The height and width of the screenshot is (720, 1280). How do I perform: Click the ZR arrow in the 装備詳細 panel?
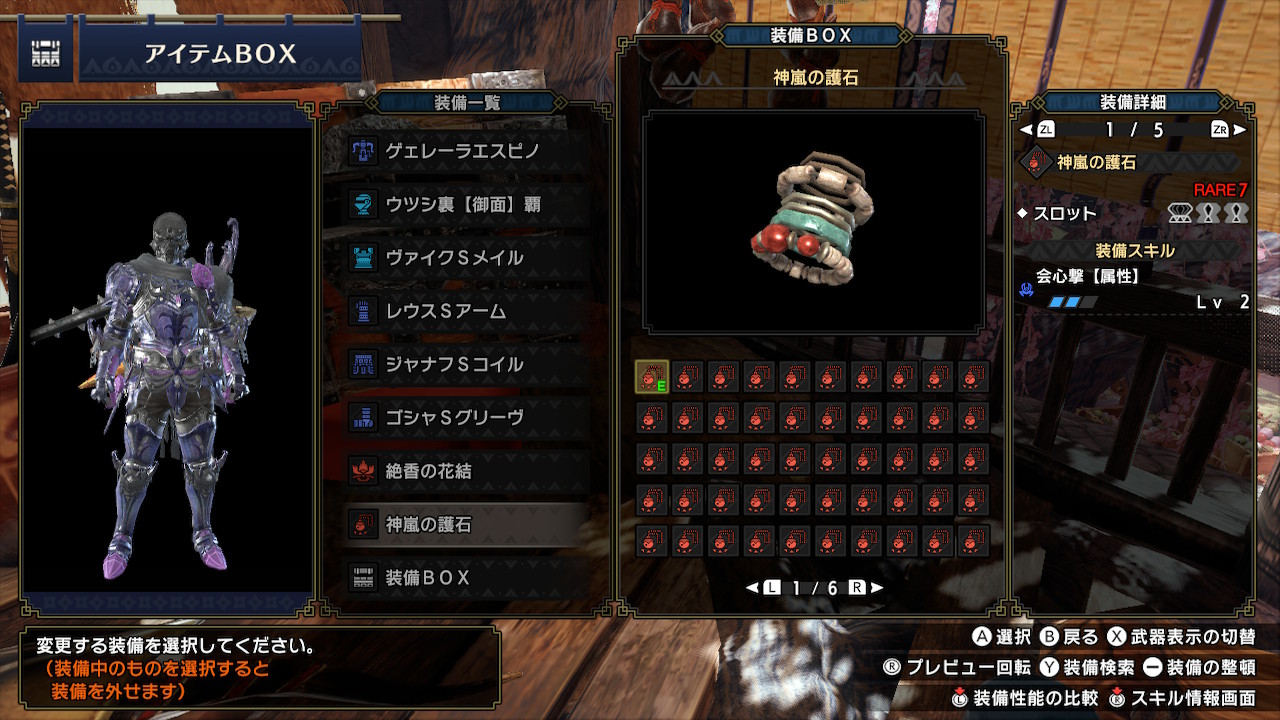point(1221,128)
